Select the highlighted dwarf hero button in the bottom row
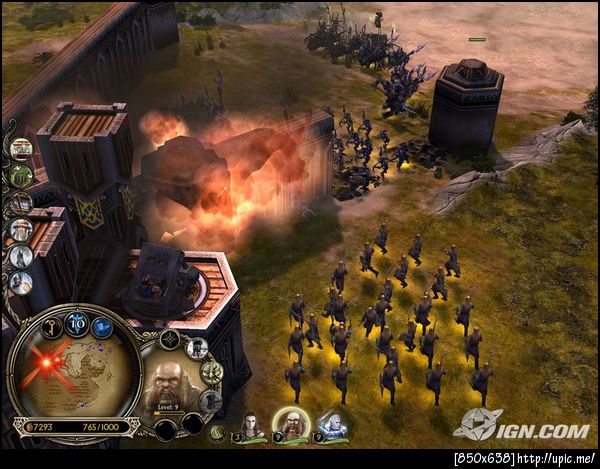Viewport: 600px width, 469px height. click(x=291, y=424)
